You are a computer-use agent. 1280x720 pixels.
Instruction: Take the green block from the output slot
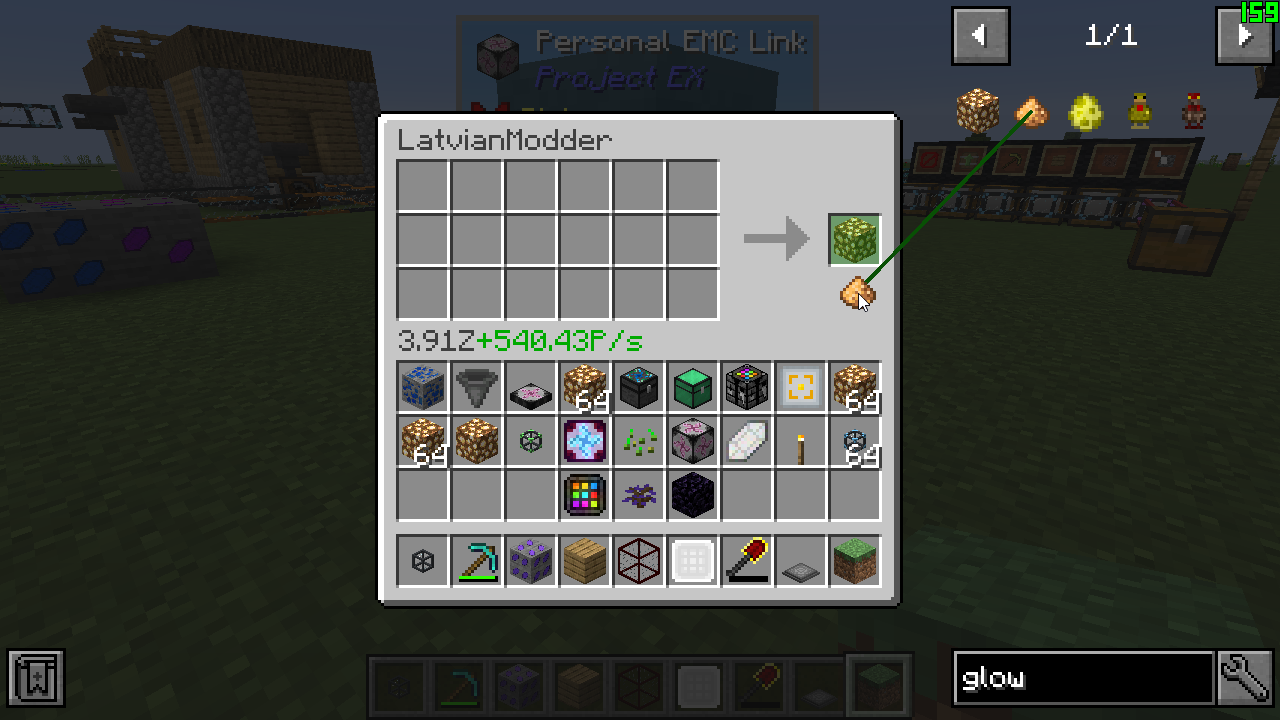[x=855, y=240]
